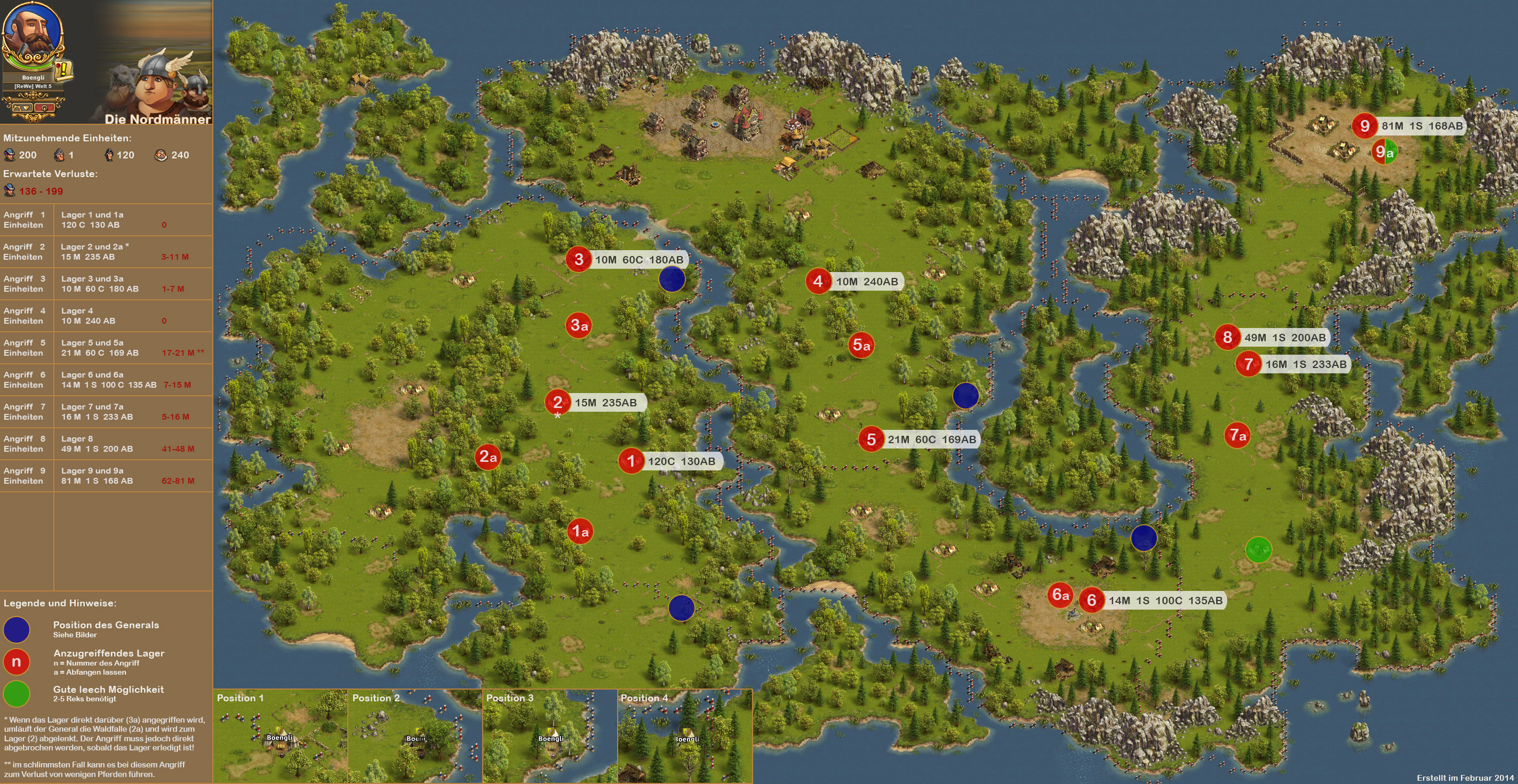Select camp marker 5 labeled 21M 60C 169AB
The width and height of the screenshot is (1518, 784).
(871, 439)
